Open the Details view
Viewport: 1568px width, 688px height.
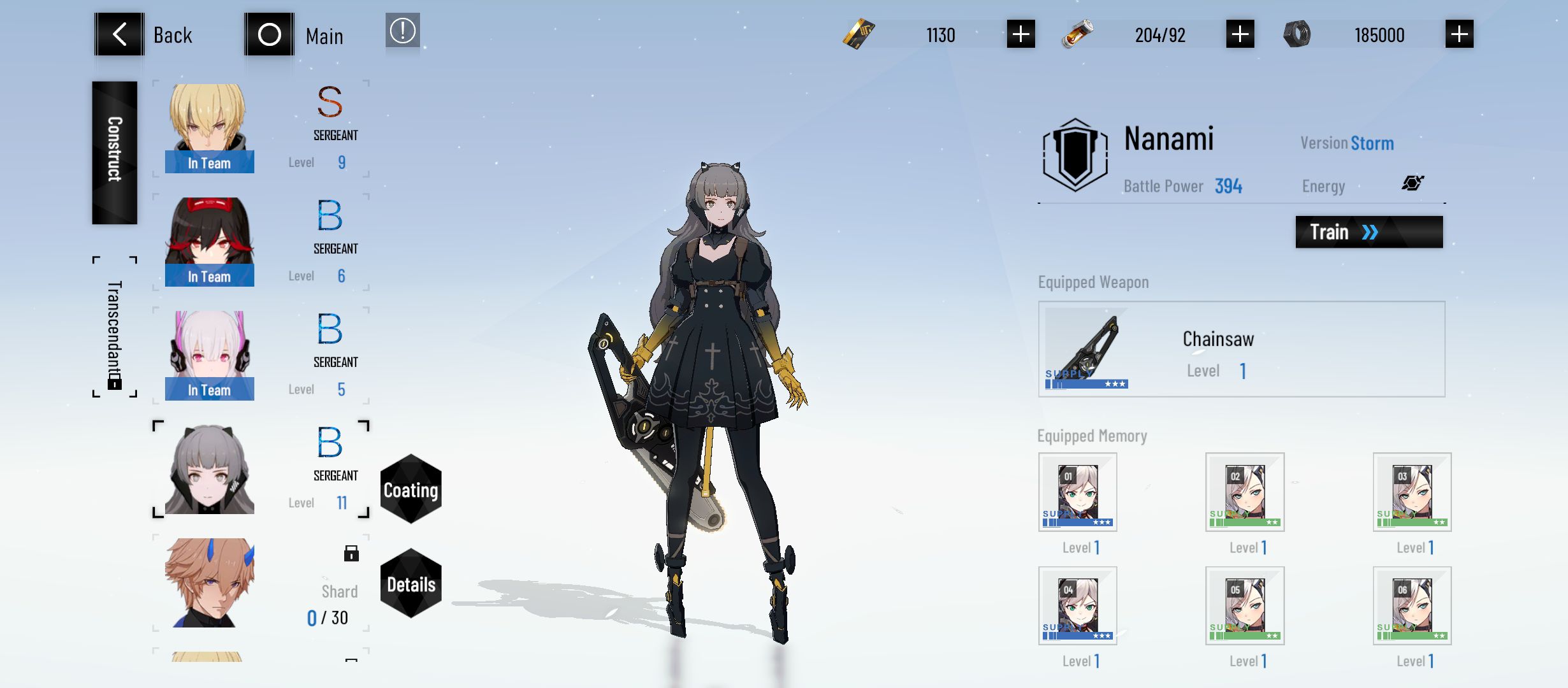[411, 584]
